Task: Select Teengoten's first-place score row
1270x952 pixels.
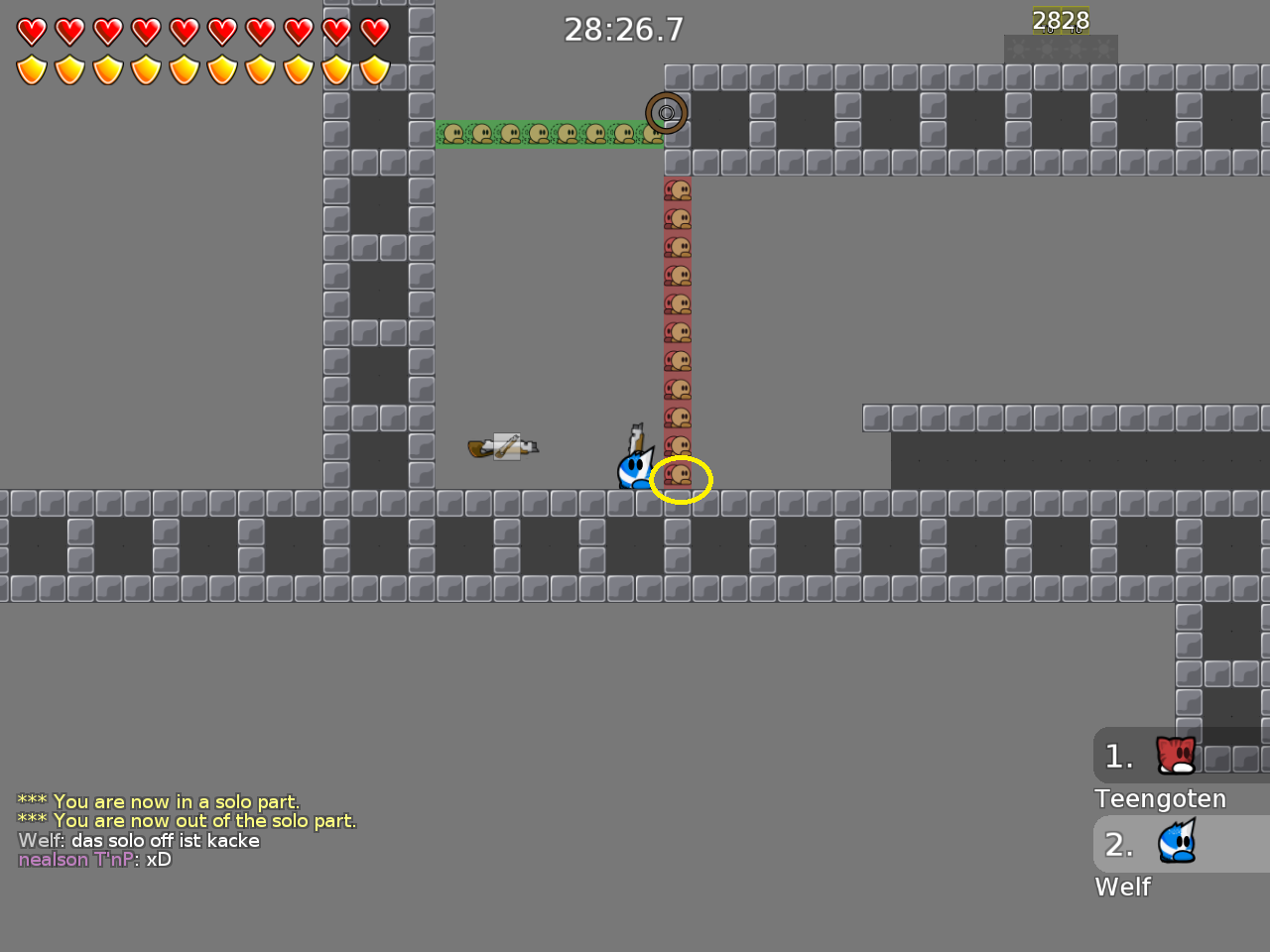Action: pyautogui.click(x=1181, y=756)
